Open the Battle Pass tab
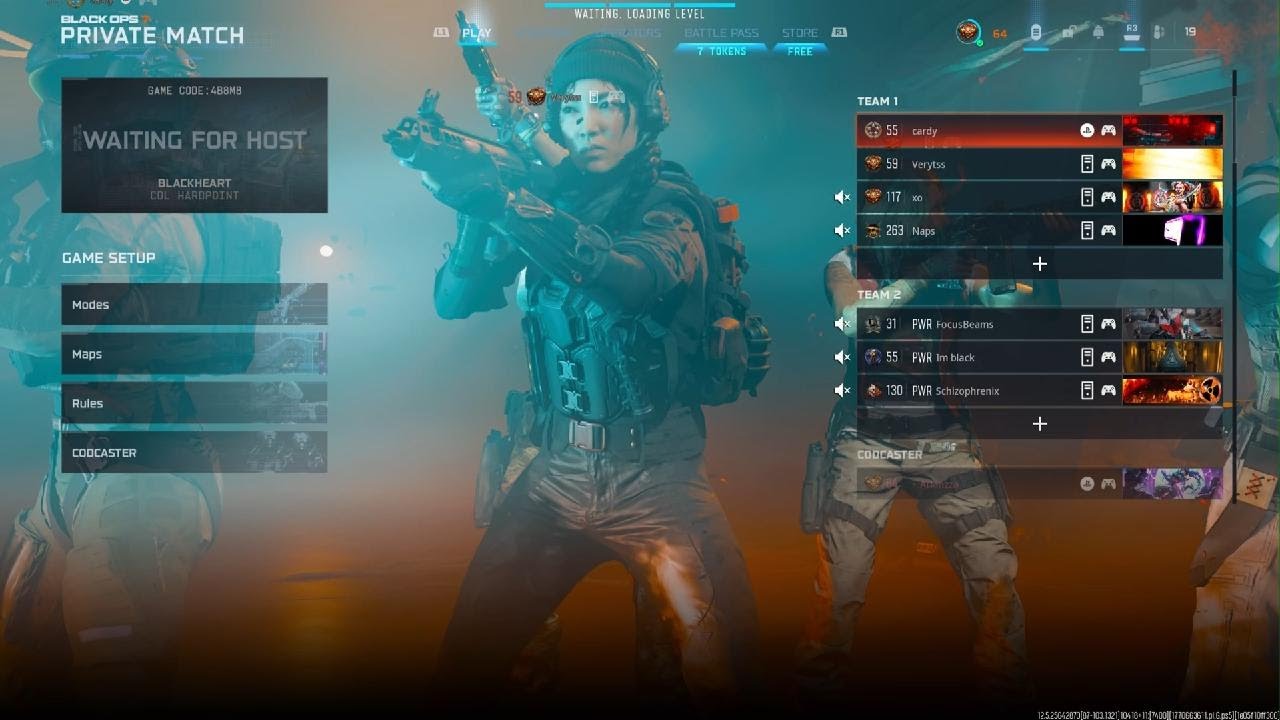 [x=721, y=33]
